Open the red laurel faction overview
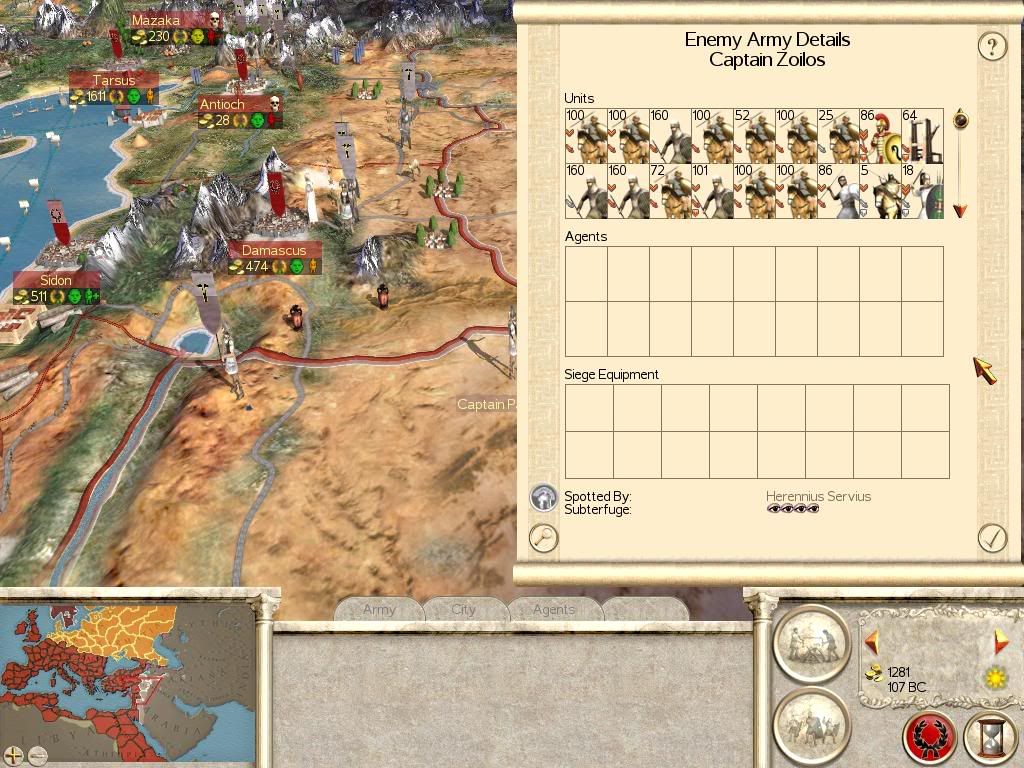The image size is (1024, 768). pyautogui.click(x=929, y=739)
